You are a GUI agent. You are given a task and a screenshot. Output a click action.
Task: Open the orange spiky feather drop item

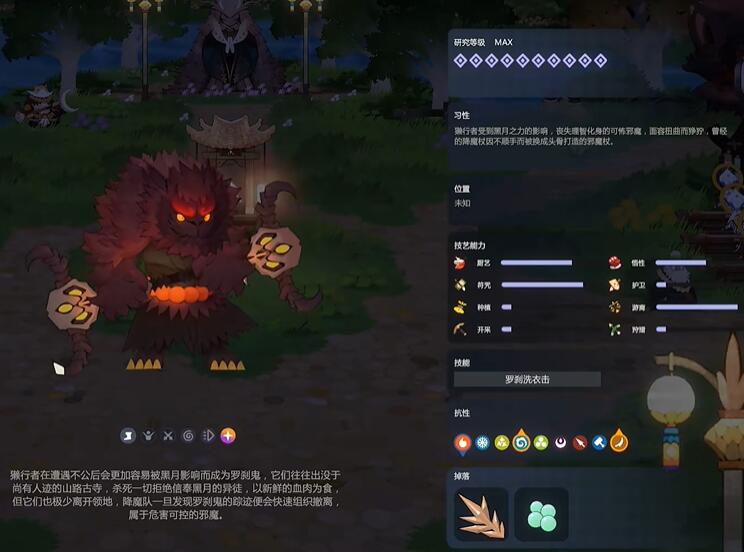point(481,514)
